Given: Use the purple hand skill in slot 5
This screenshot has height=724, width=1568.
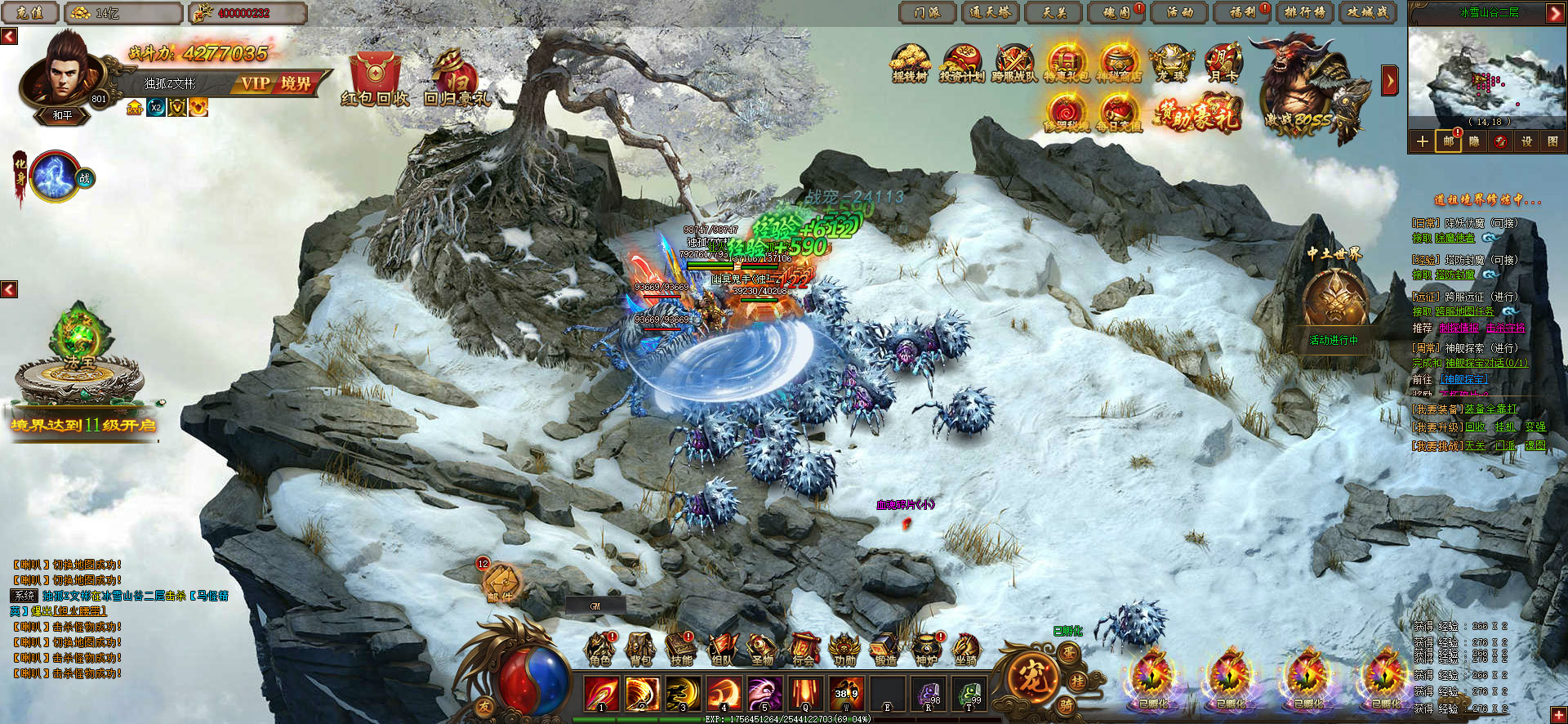Looking at the screenshot, I should pyautogui.click(x=764, y=694).
